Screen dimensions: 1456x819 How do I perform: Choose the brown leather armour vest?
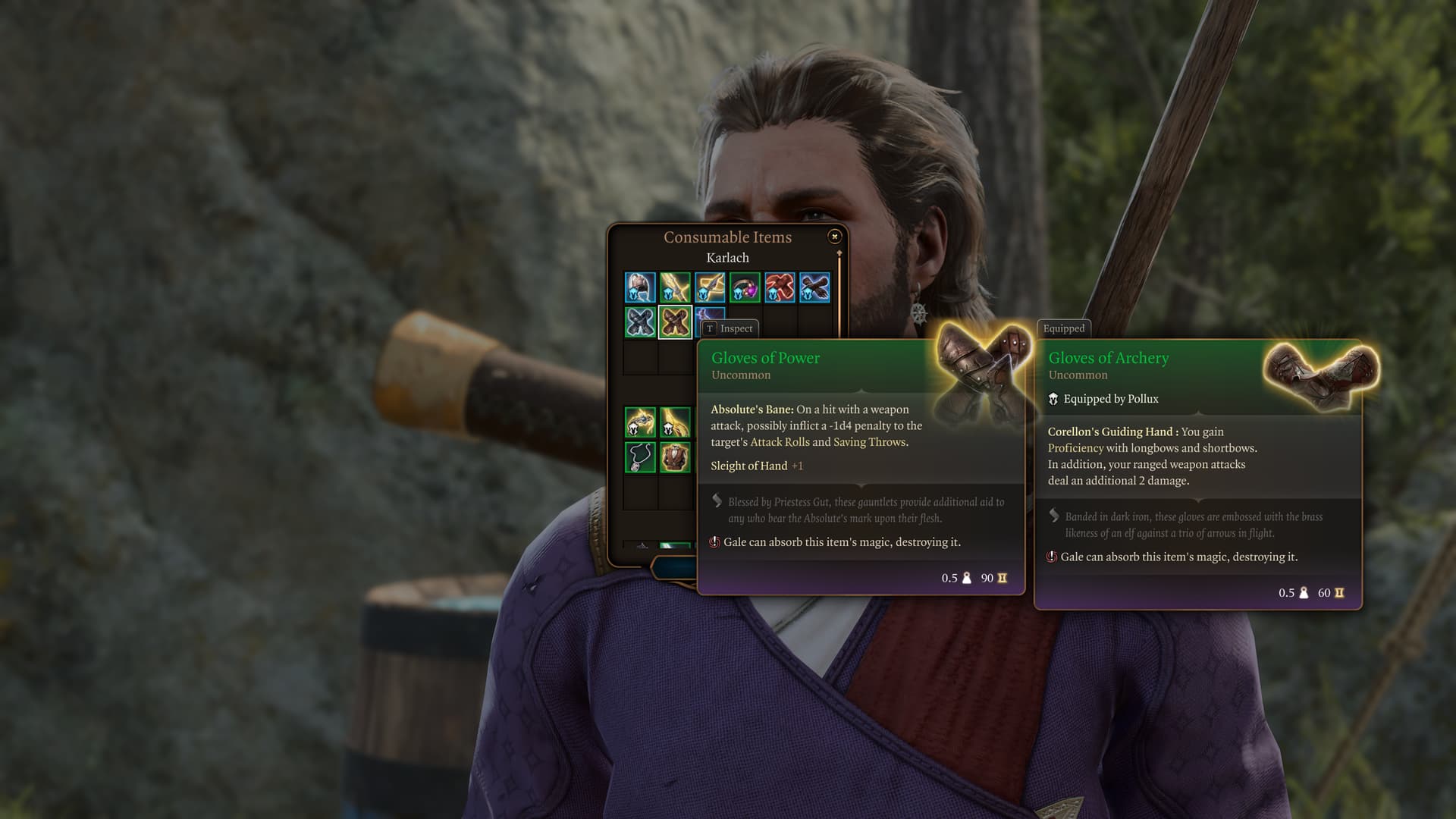(x=675, y=457)
